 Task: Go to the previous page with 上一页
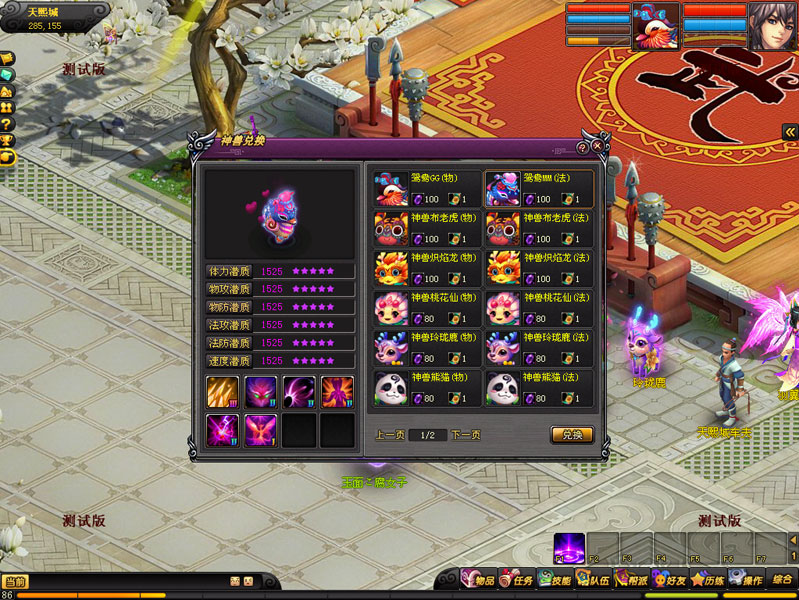click(390, 435)
